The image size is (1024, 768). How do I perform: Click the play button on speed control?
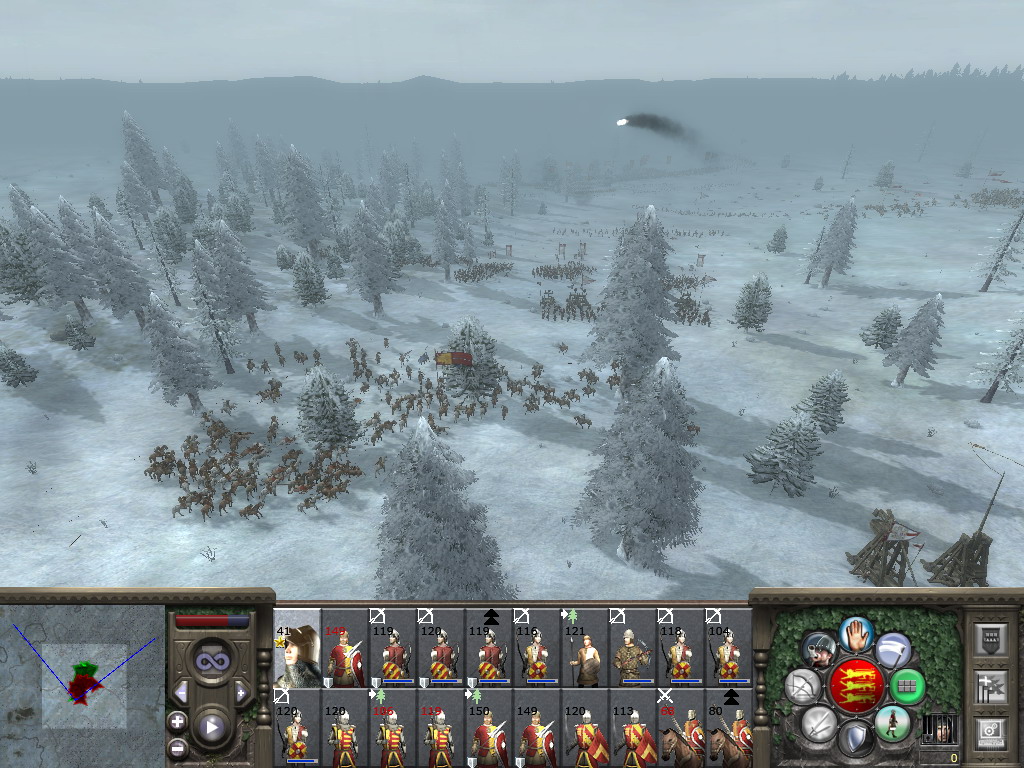[x=211, y=727]
